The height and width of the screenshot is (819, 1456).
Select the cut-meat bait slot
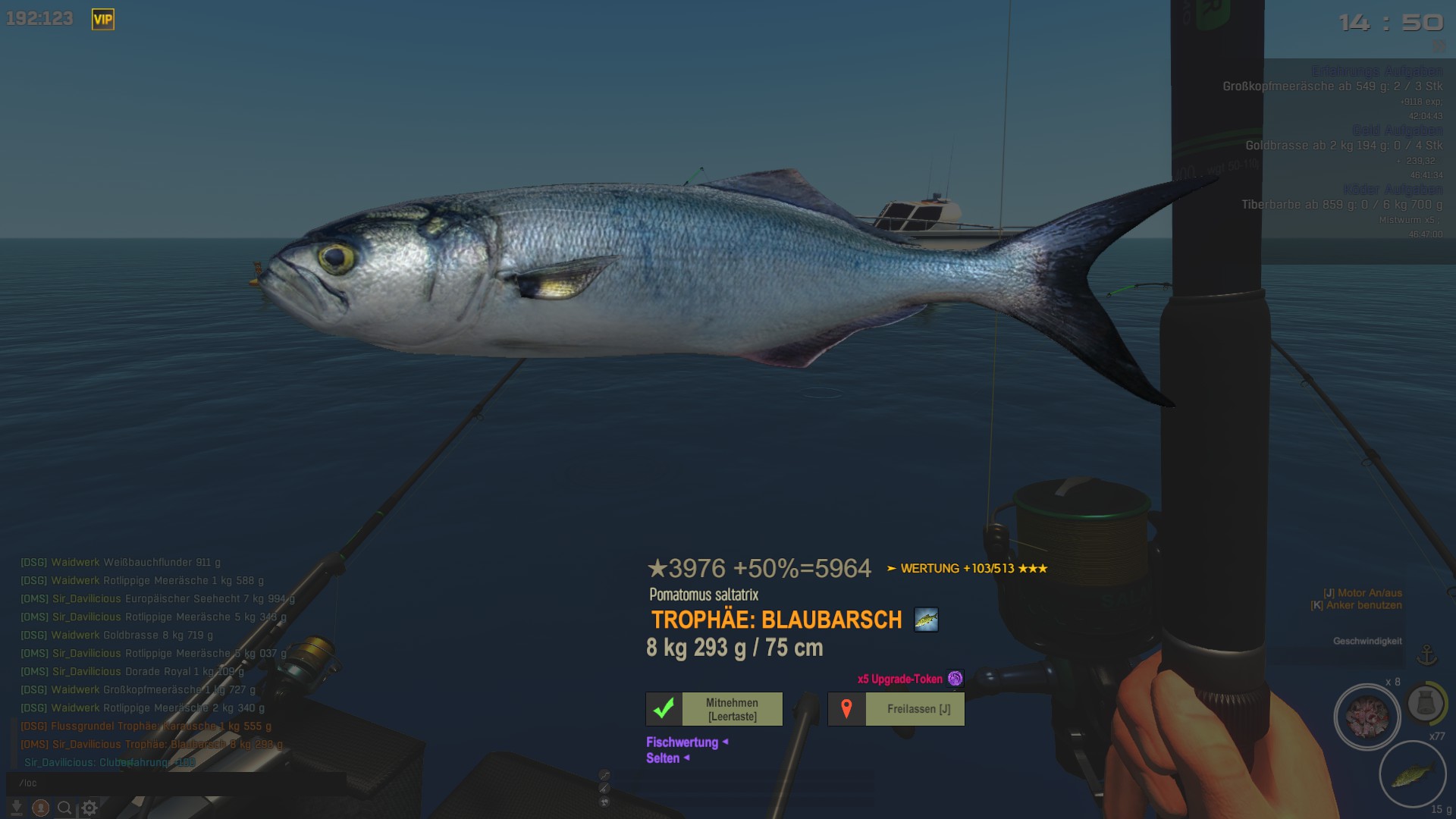coord(1367,717)
